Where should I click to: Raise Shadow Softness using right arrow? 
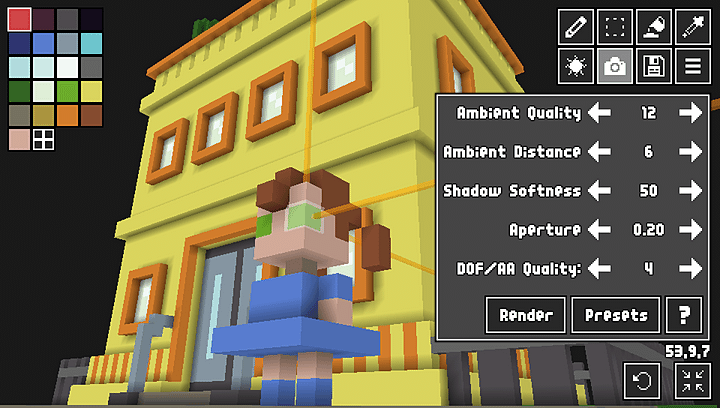(690, 190)
